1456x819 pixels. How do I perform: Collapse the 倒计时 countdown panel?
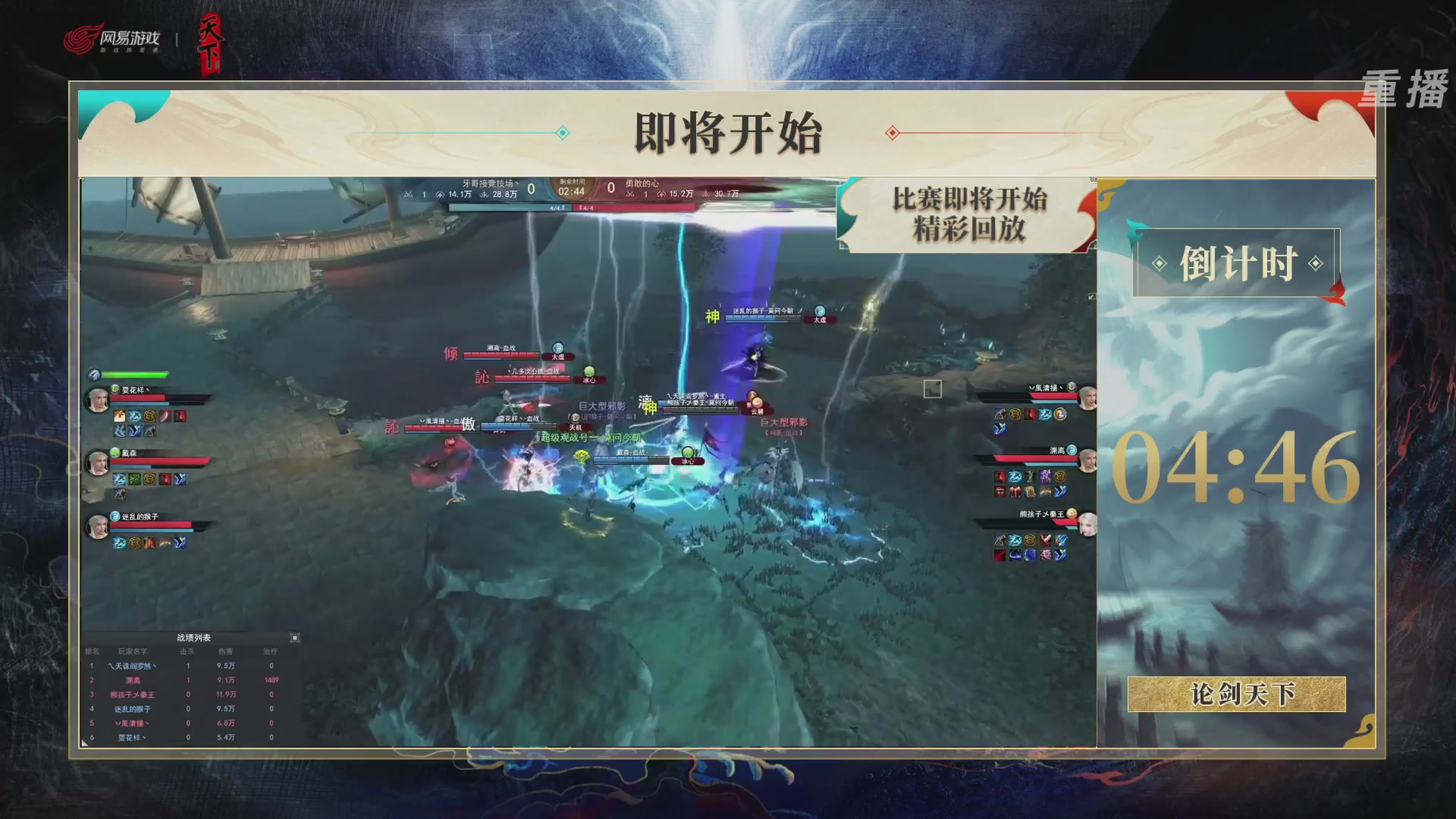[1236, 262]
